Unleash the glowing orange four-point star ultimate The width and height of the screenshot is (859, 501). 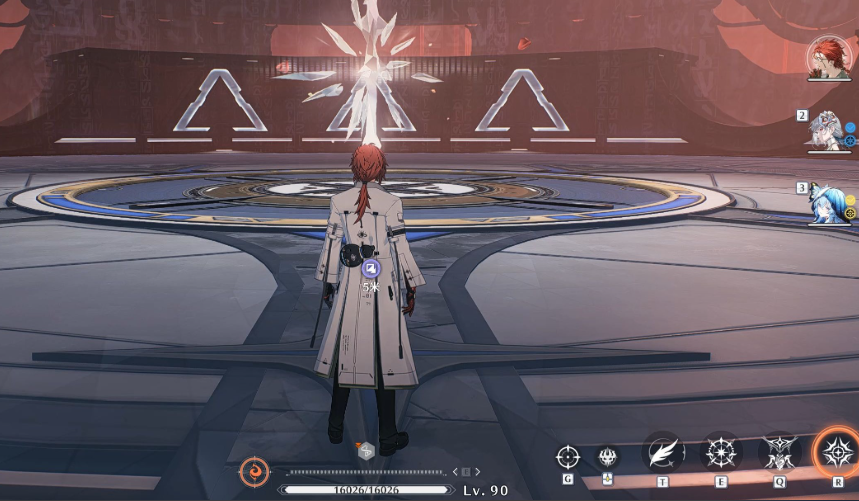[x=836, y=453]
